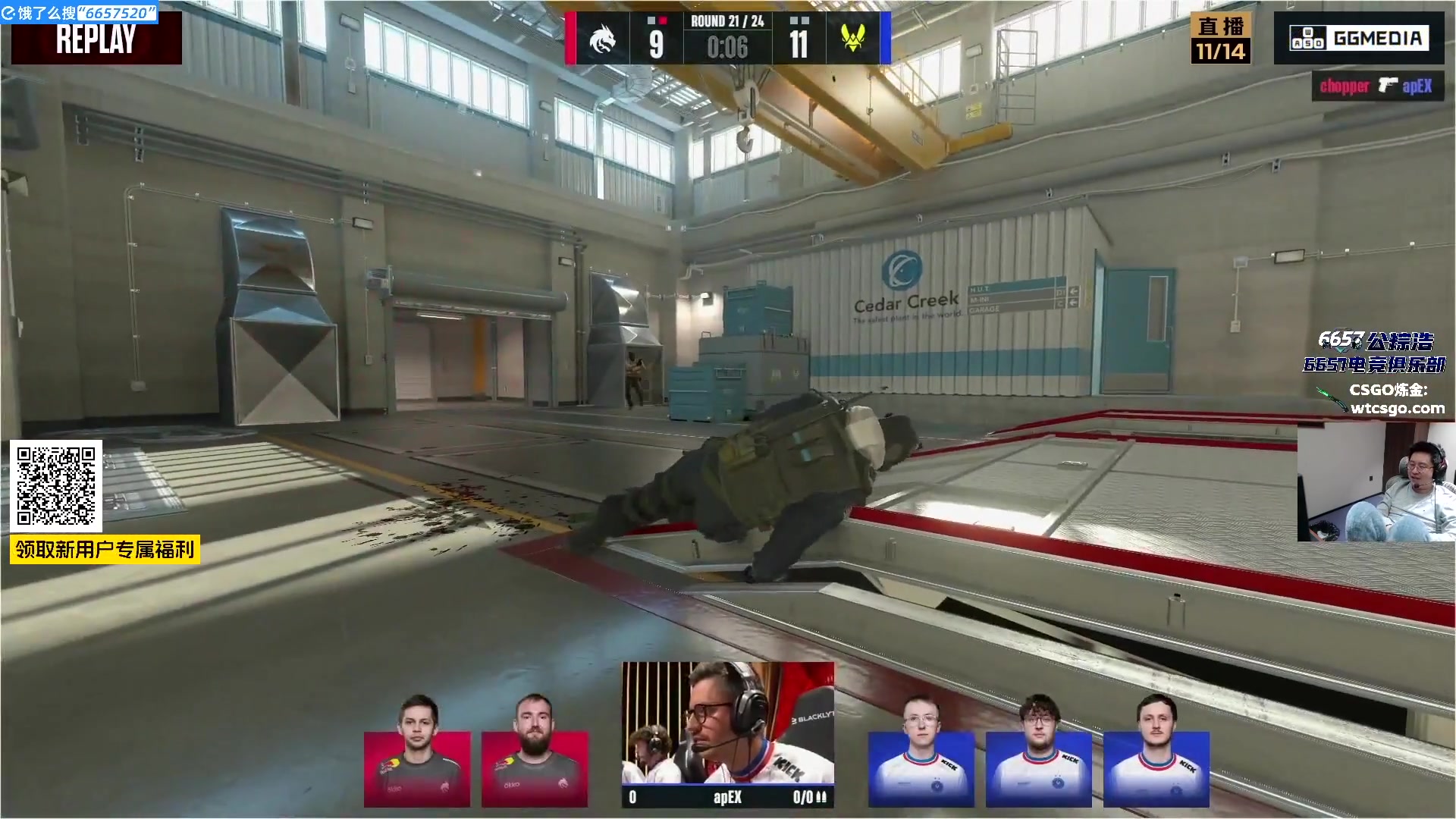Screen dimensions: 1456x819
Task: Click the Team Spirit dragon logo
Action: (603, 39)
